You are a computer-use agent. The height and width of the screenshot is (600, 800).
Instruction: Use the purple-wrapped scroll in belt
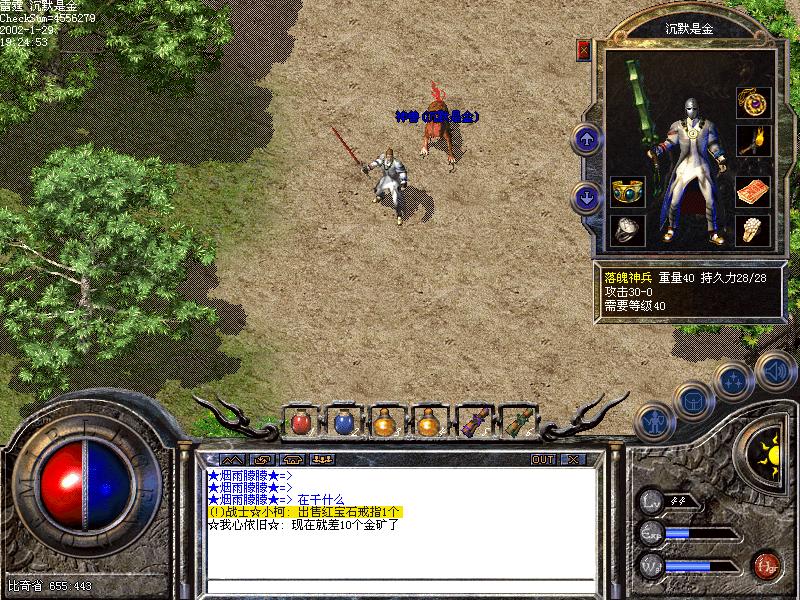click(473, 422)
